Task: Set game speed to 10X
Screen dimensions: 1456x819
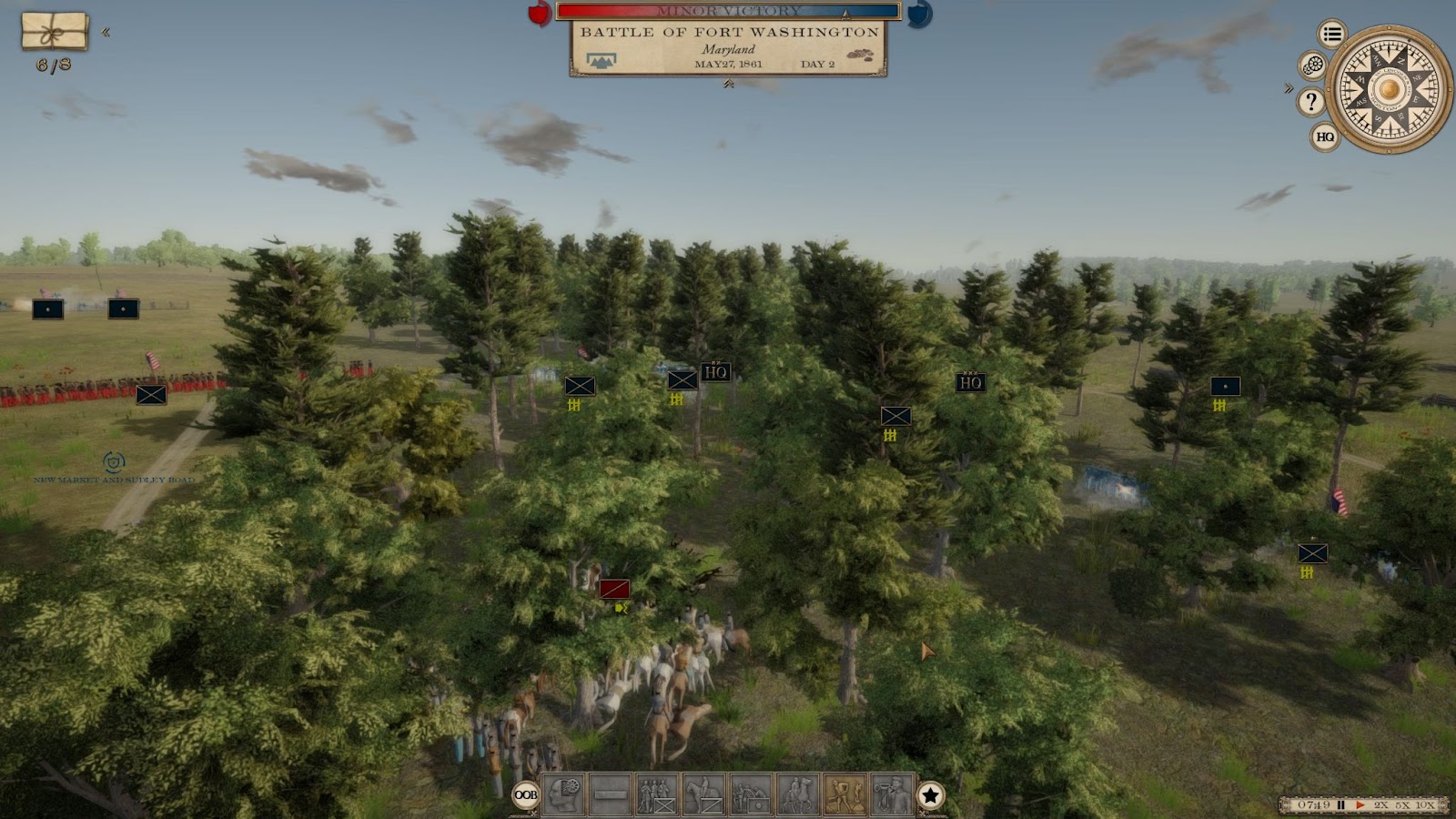Action: [x=1427, y=805]
